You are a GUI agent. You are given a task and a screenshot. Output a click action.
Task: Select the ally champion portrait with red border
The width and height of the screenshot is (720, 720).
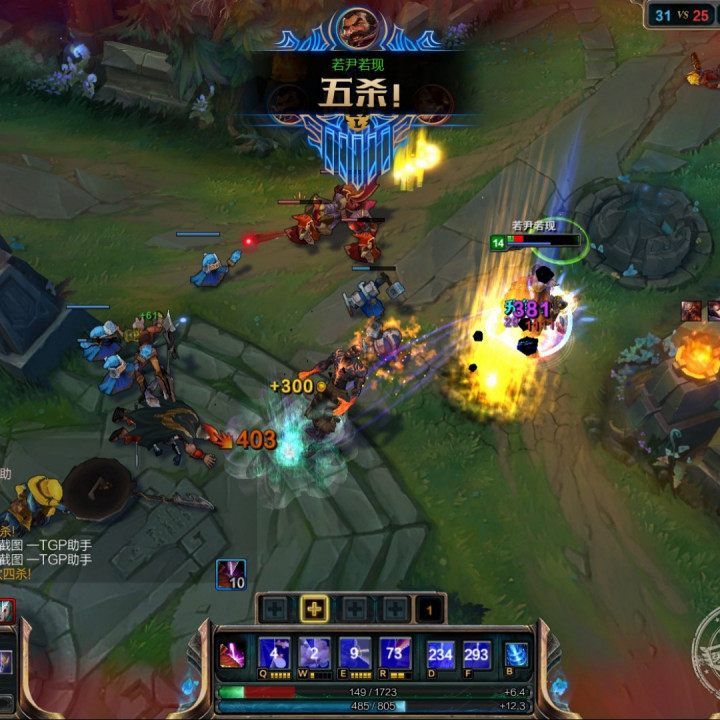point(6,610)
